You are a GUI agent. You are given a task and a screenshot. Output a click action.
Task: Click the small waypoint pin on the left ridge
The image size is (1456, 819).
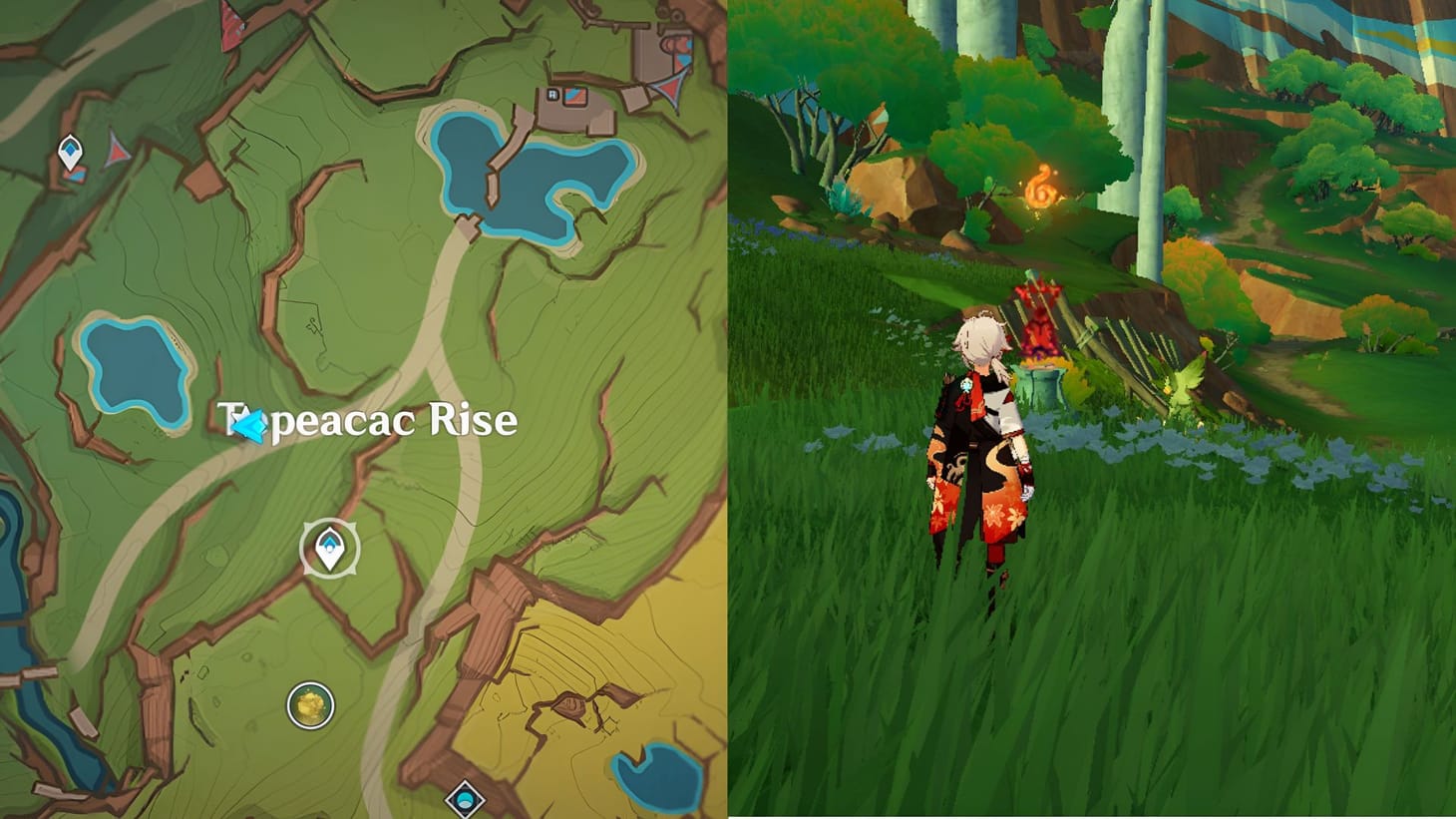point(70,149)
